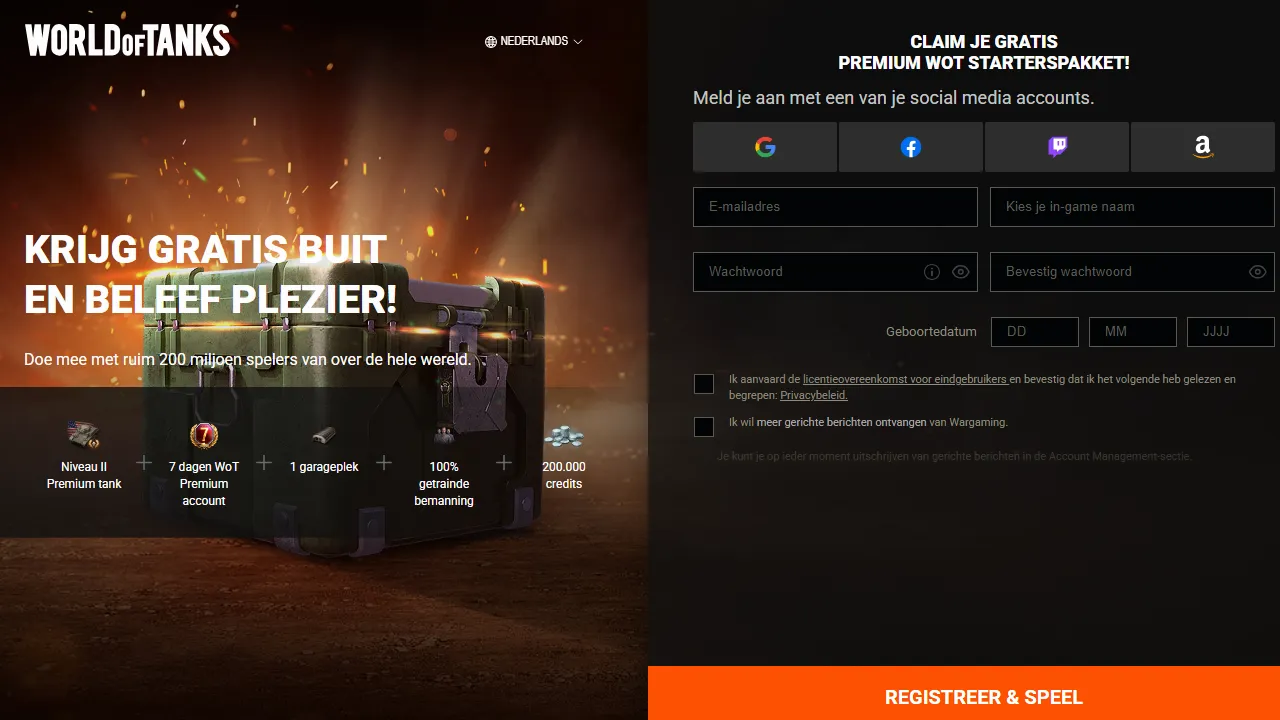Show password with Wachtwoord eye icon
The image size is (1280, 720).
click(961, 272)
